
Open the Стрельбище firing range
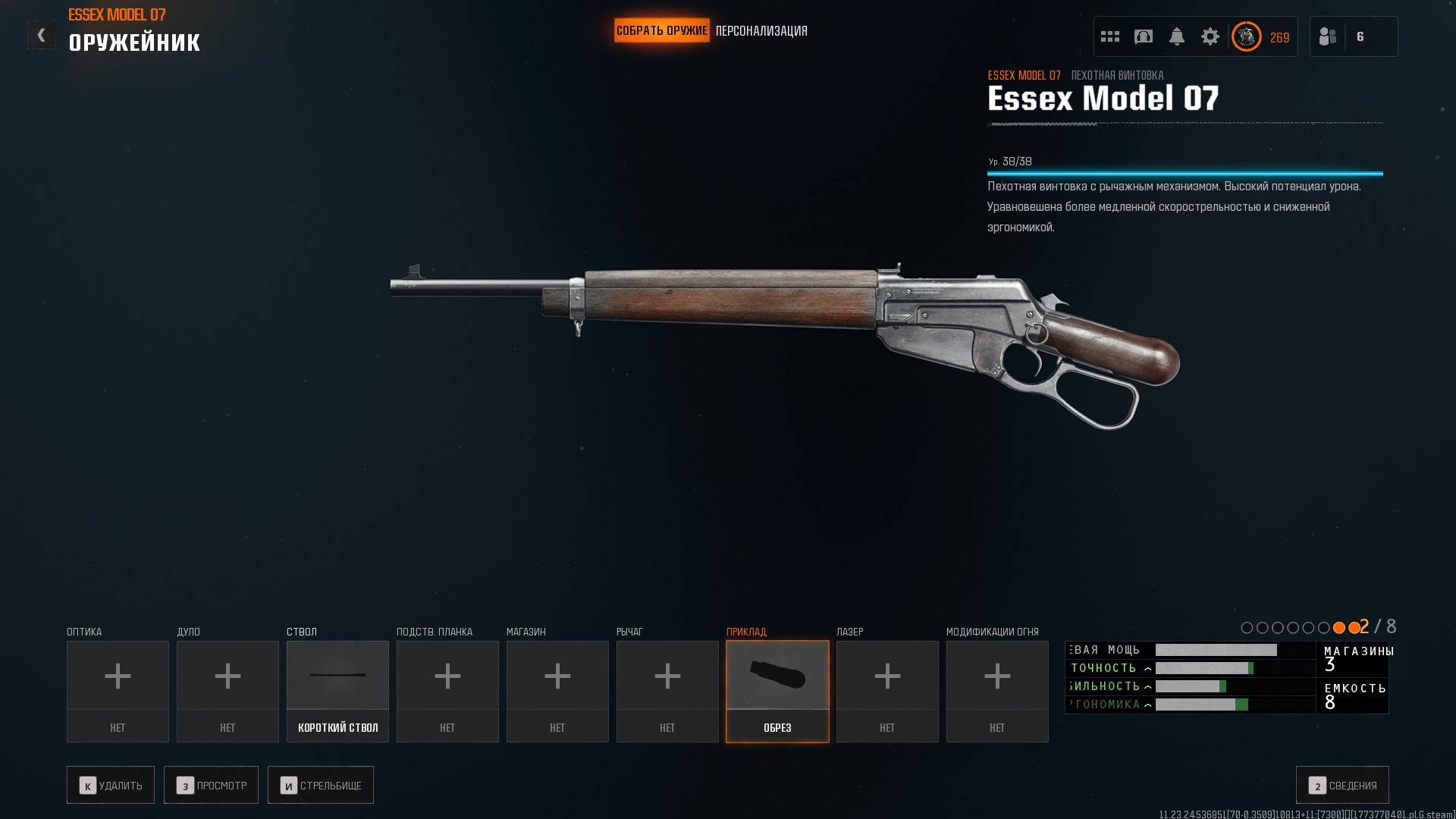[321, 785]
